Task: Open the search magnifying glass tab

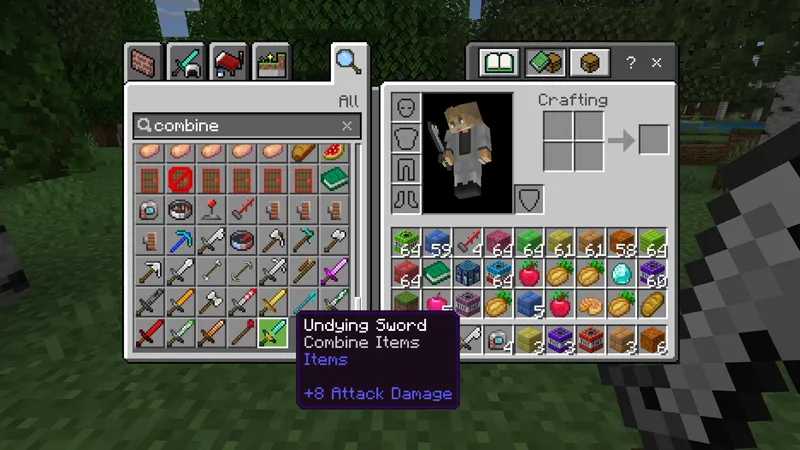Action: pyautogui.click(x=348, y=61)
